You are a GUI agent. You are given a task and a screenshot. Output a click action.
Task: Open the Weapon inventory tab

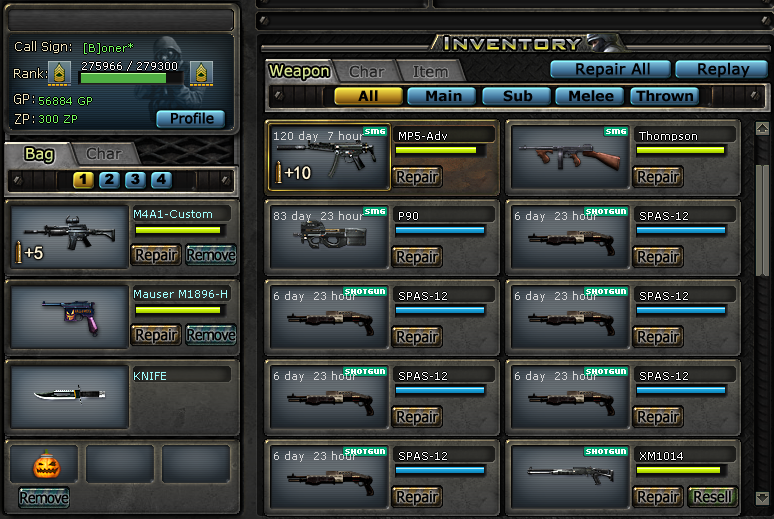click(299, 71)
